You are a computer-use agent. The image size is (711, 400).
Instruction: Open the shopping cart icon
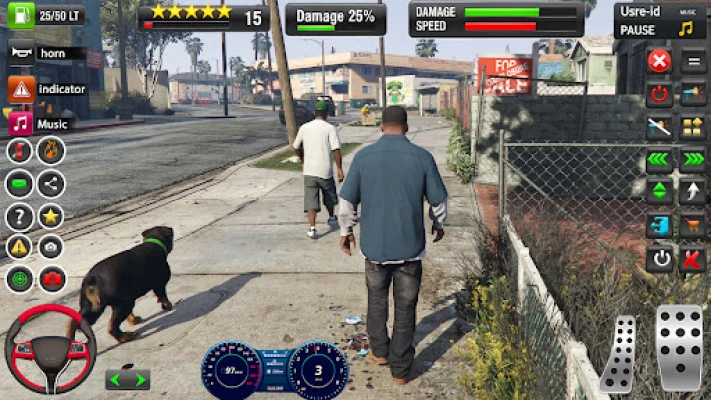click(692, 225)
